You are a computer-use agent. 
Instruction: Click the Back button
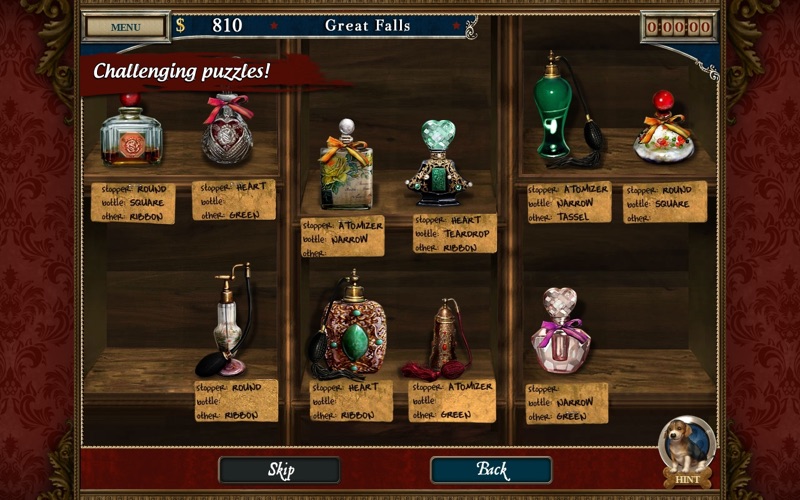click(x=491, y=469)
